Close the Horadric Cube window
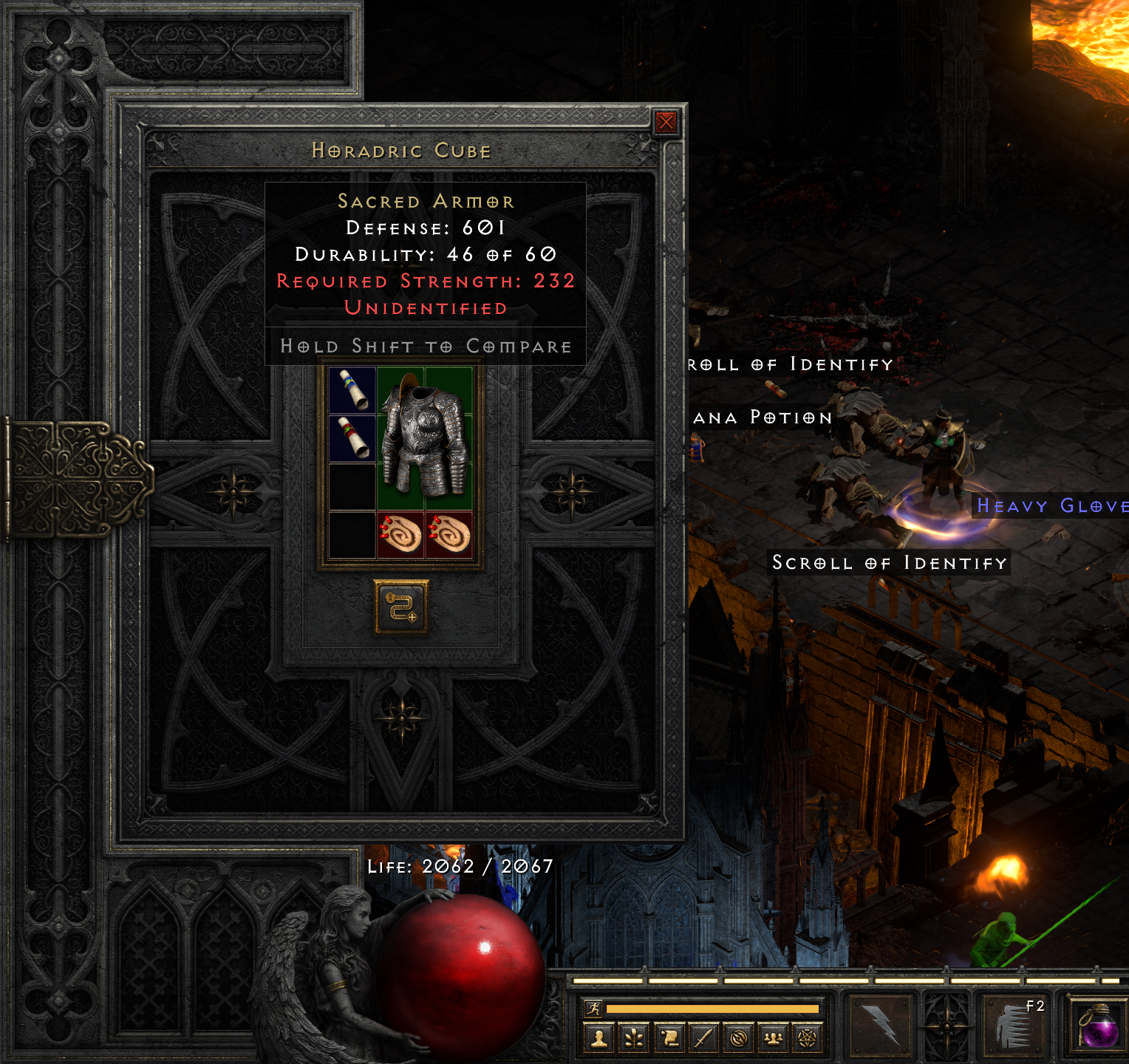Image resolution: width=1129 pixels, height=1064 pixels. [x=666, y=121]
